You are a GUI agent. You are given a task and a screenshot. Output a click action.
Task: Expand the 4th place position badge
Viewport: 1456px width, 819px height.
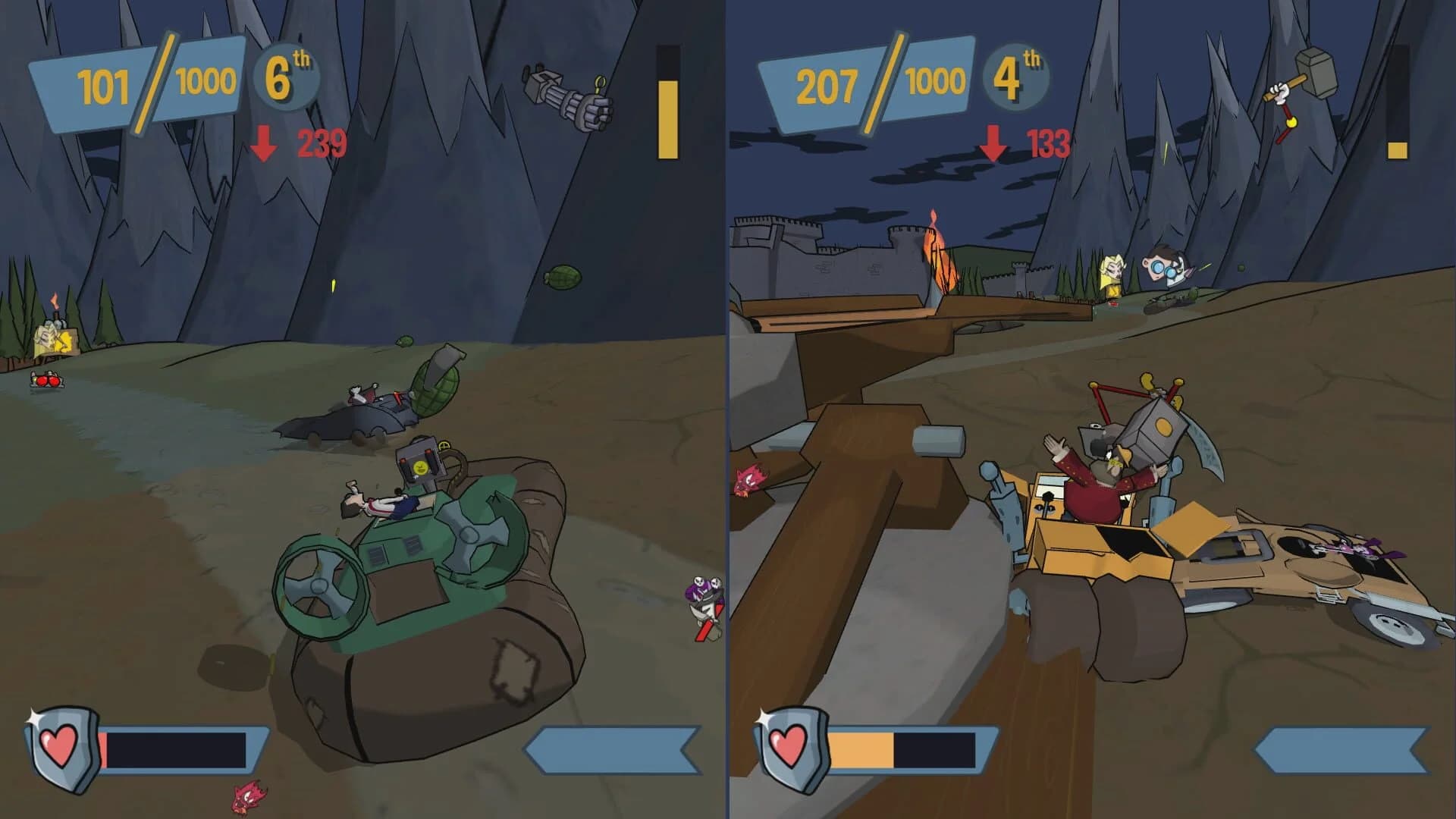(x=1015, y=76)
